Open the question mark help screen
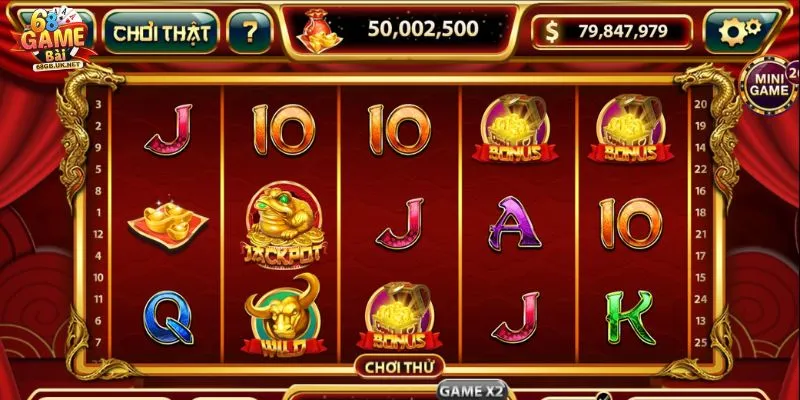Screen dimensions: 800x400 [249, 33]
